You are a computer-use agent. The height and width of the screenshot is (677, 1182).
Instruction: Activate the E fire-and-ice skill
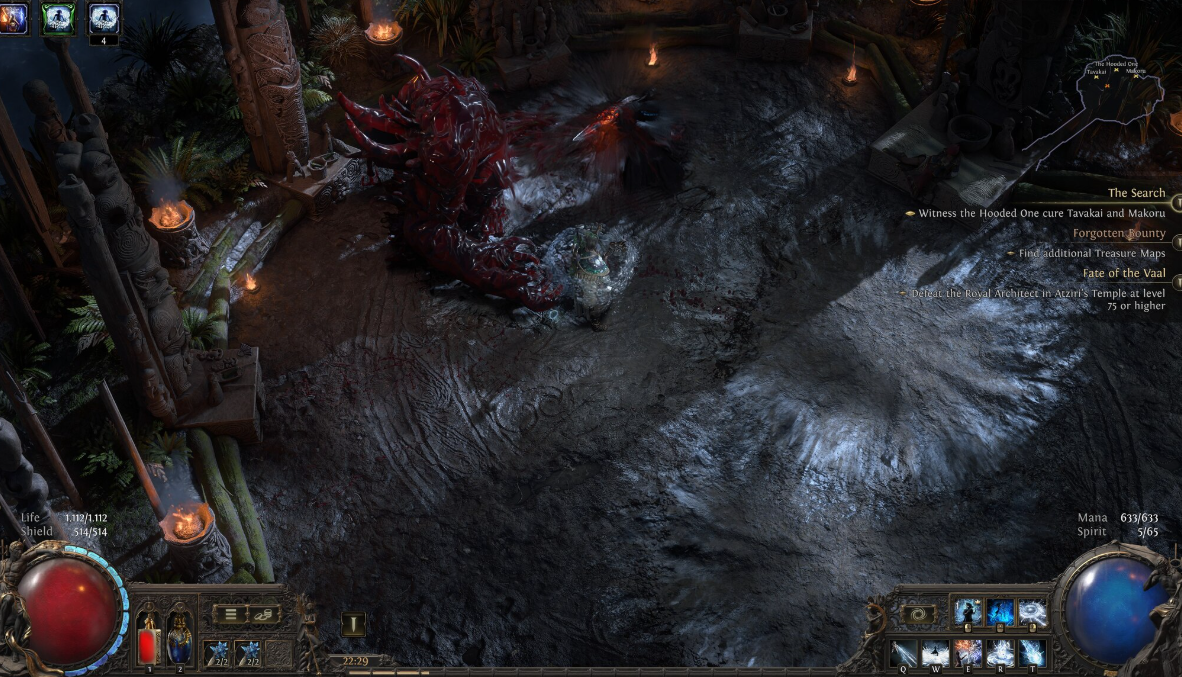pyautogui.click(x=968, y=653)
